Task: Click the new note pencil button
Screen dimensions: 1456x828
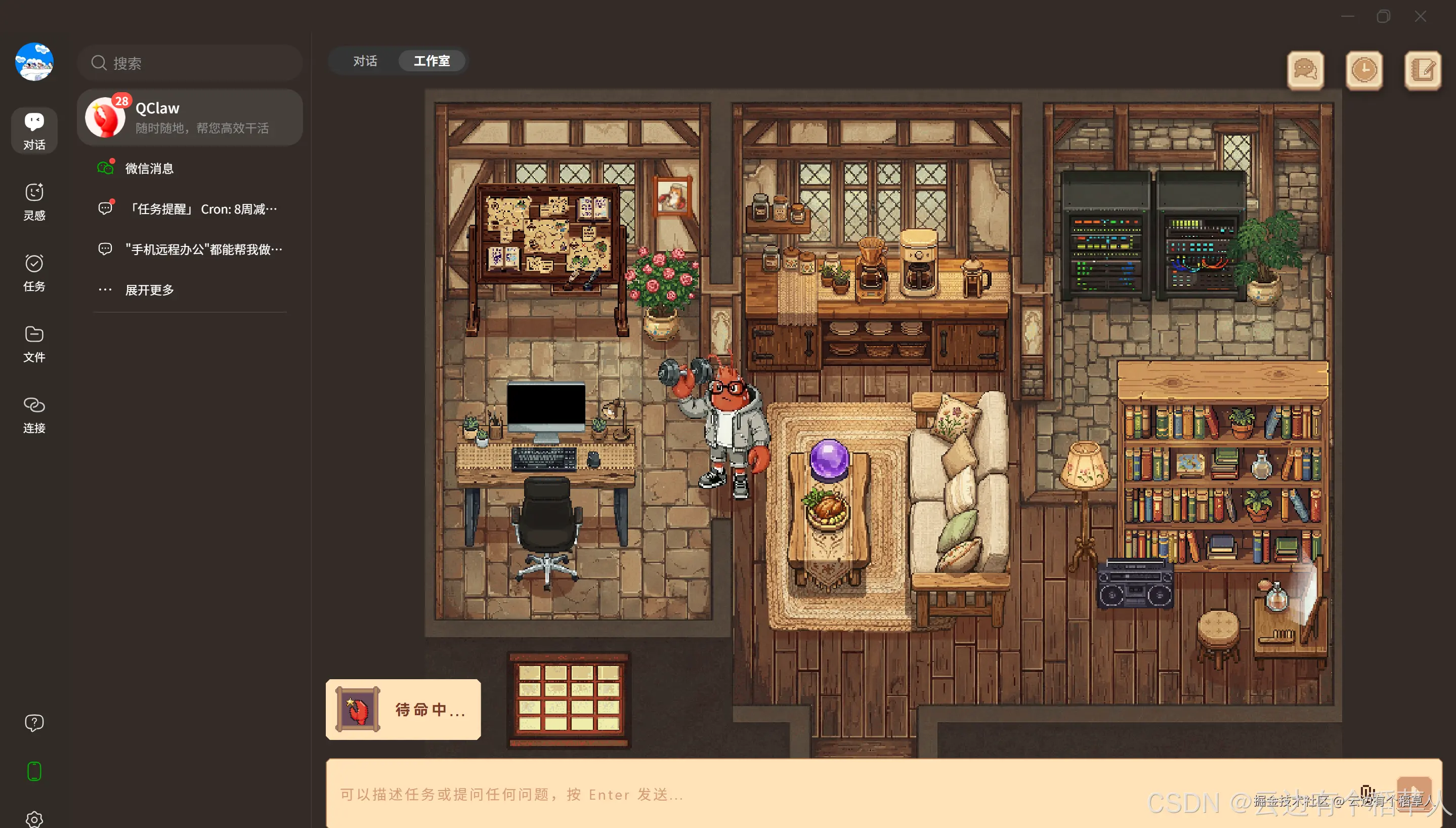Action: click(x=1423, y=70)
